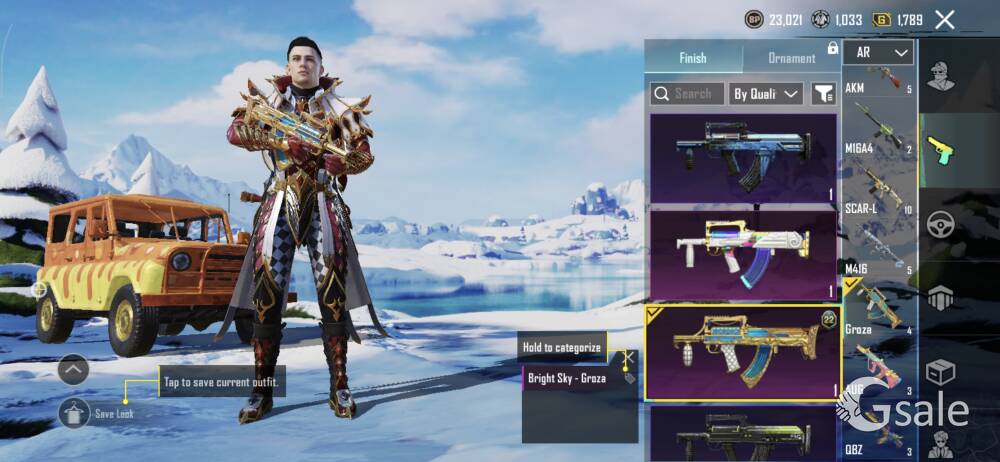1000x462 pixels.
Task: Open the AR weapon type dropdown
Action: (x=879, y=53)
